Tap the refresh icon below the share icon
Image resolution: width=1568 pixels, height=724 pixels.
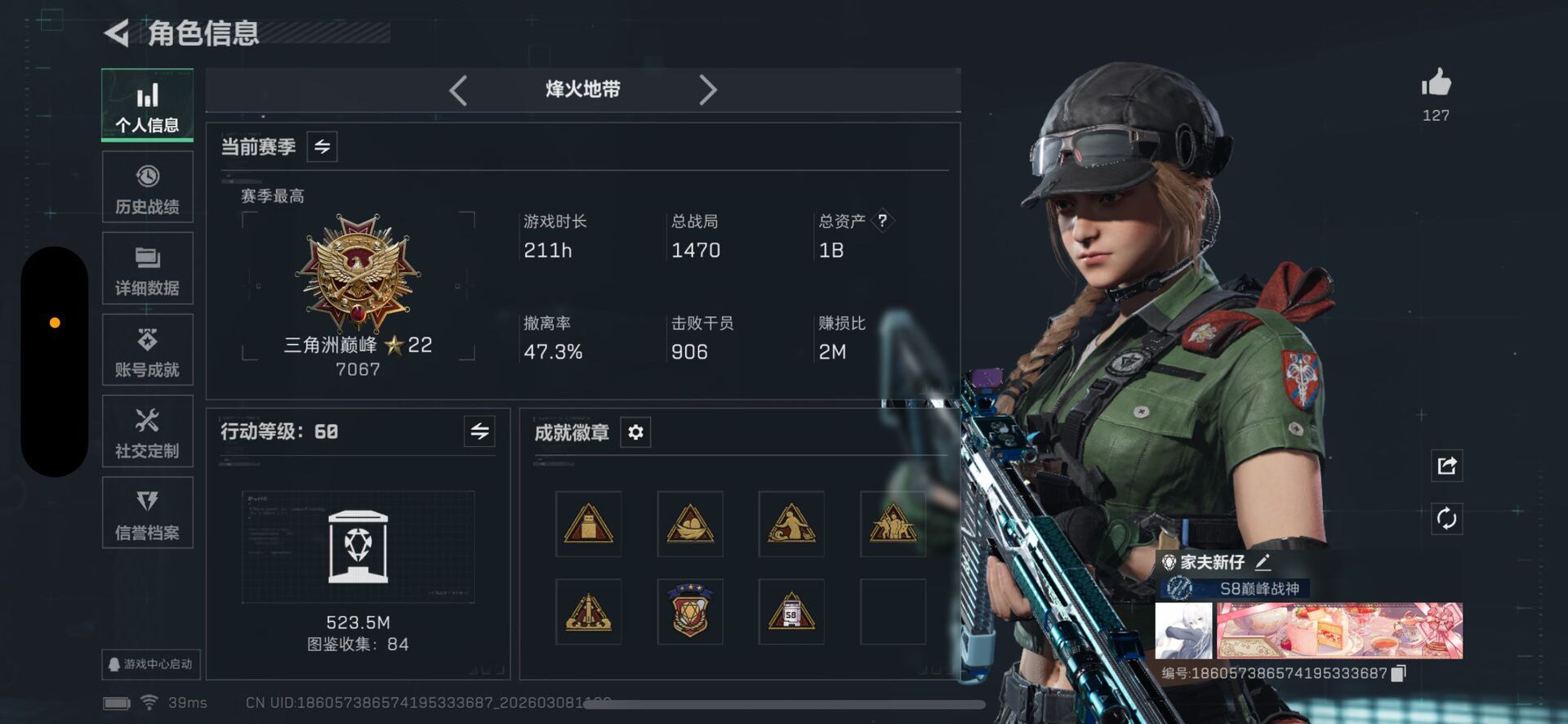1447,517
